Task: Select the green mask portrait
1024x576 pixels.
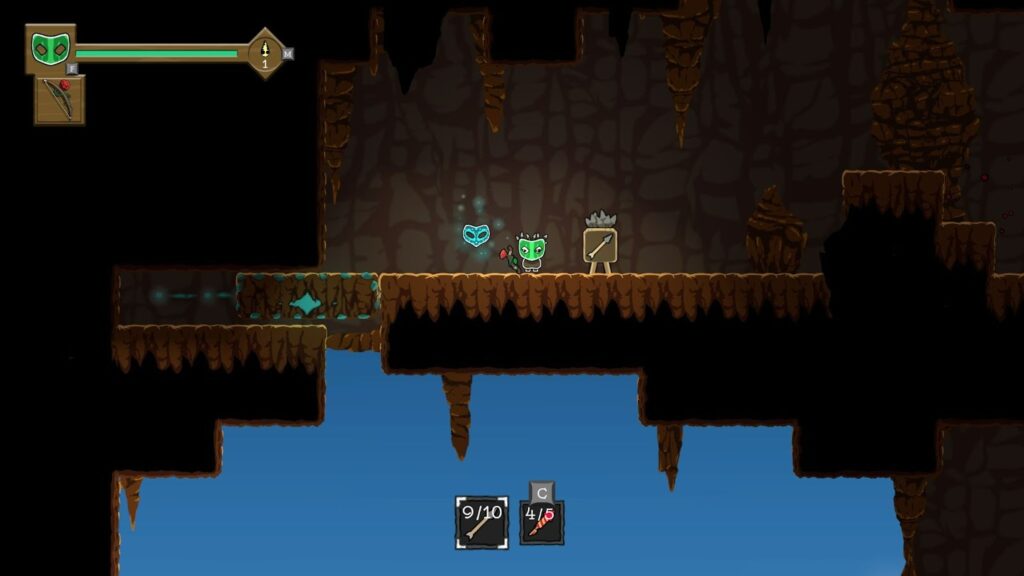Action: pyautogui.click(x=49, y=49)
